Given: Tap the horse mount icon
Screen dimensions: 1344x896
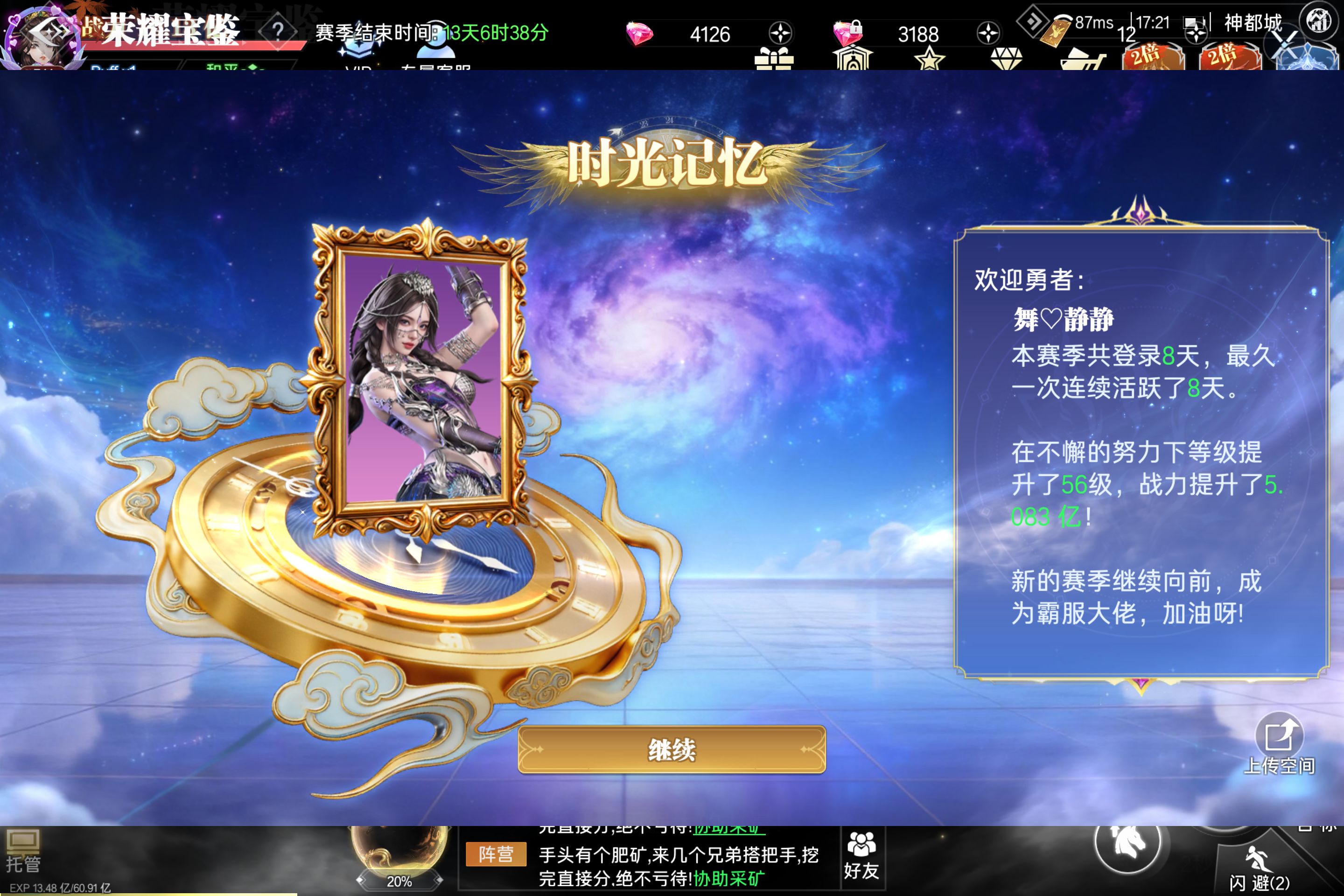Looking at the screenshot, I should point(1127,842).
